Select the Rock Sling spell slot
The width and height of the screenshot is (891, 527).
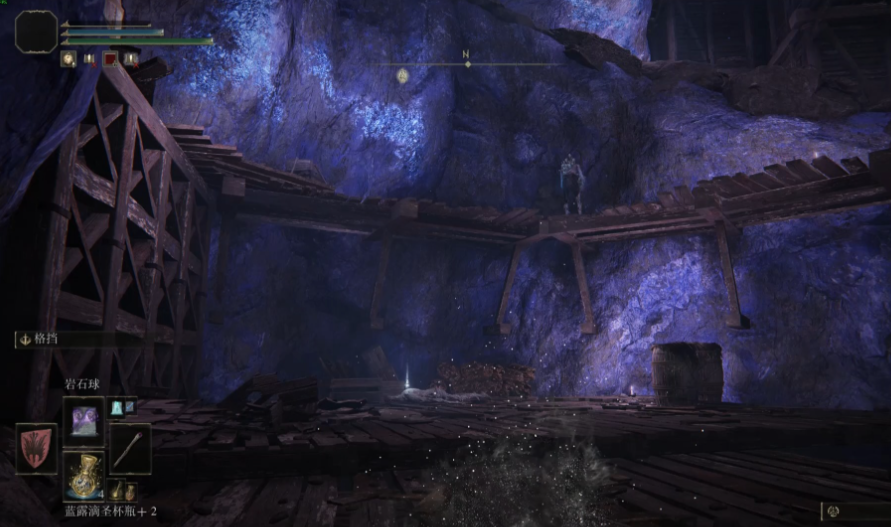[x=83, y=420]
